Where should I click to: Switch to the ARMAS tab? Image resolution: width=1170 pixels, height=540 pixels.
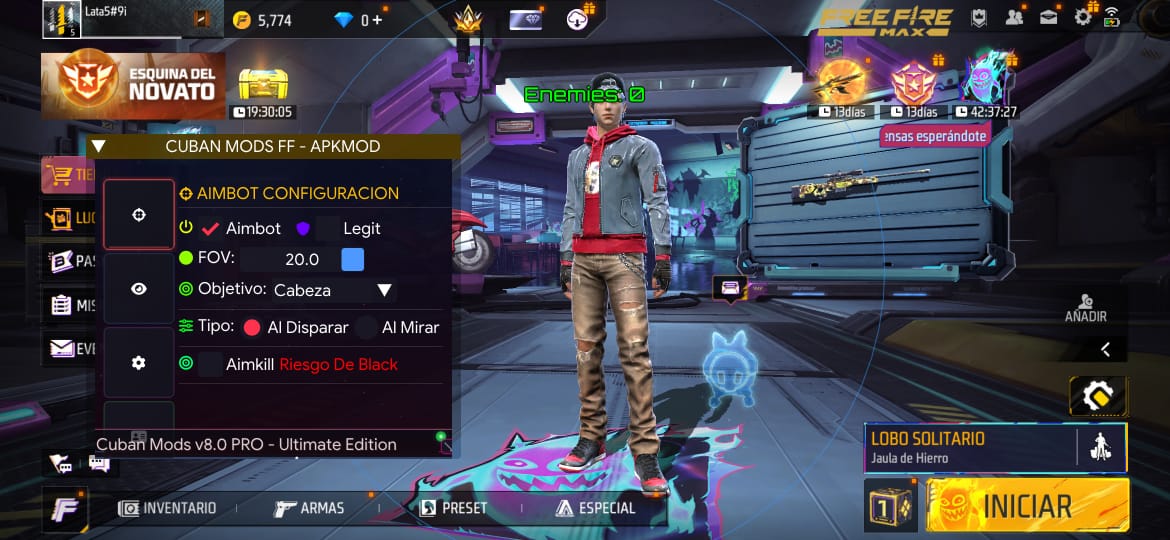click(x=309, y=508)
